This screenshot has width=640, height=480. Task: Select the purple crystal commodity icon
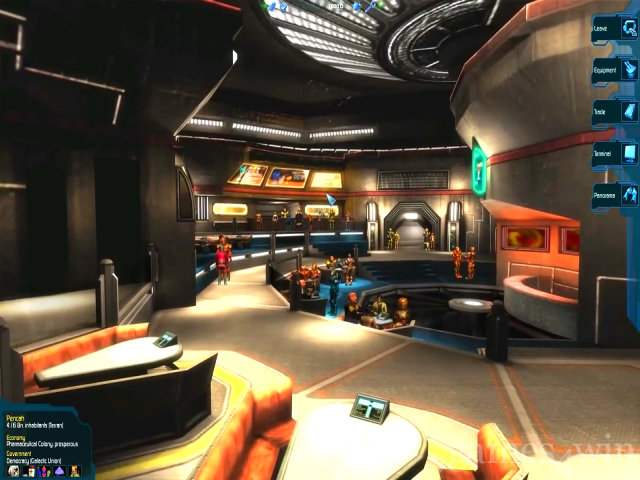[58, 471]
